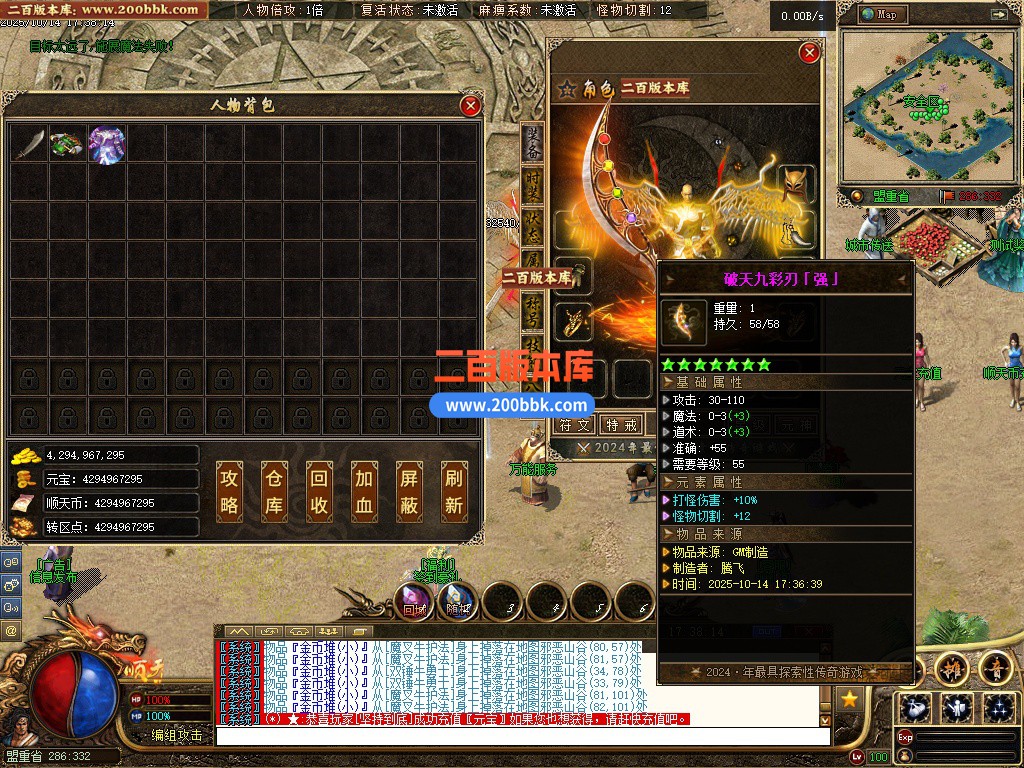The height and width of the screenshot is (768, 1024).
Task: Open the 特戒 special ring section
Action: pos(622,425)
